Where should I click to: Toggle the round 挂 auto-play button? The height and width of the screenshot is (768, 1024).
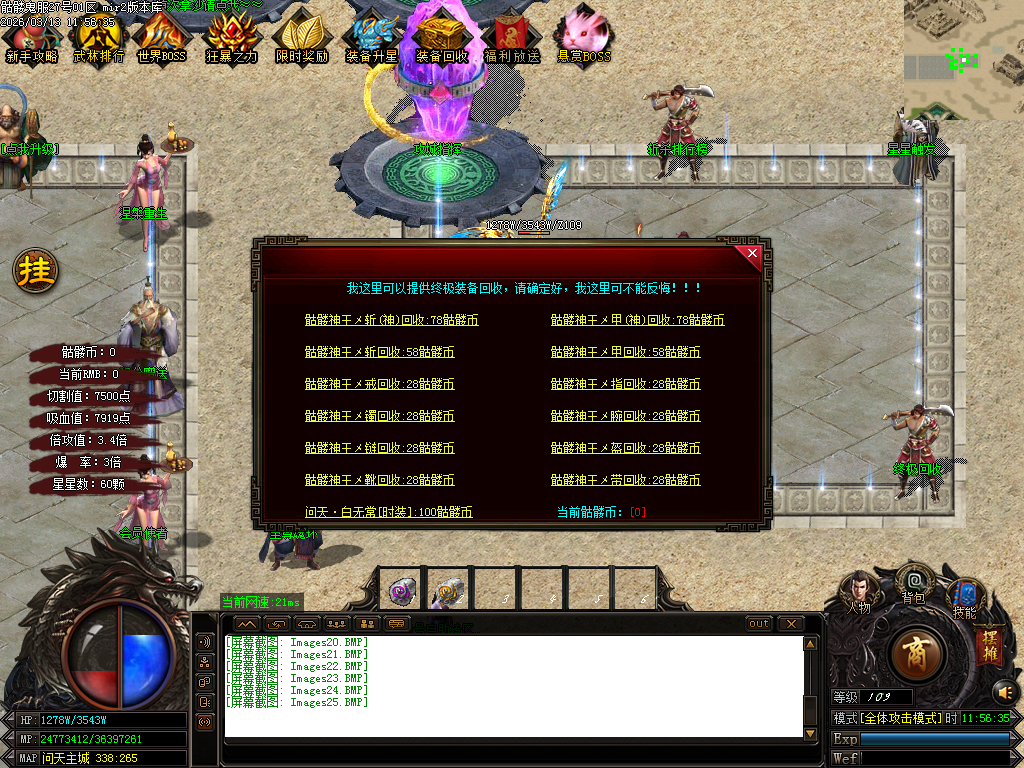pyautogui.click(x=35, y=271)
